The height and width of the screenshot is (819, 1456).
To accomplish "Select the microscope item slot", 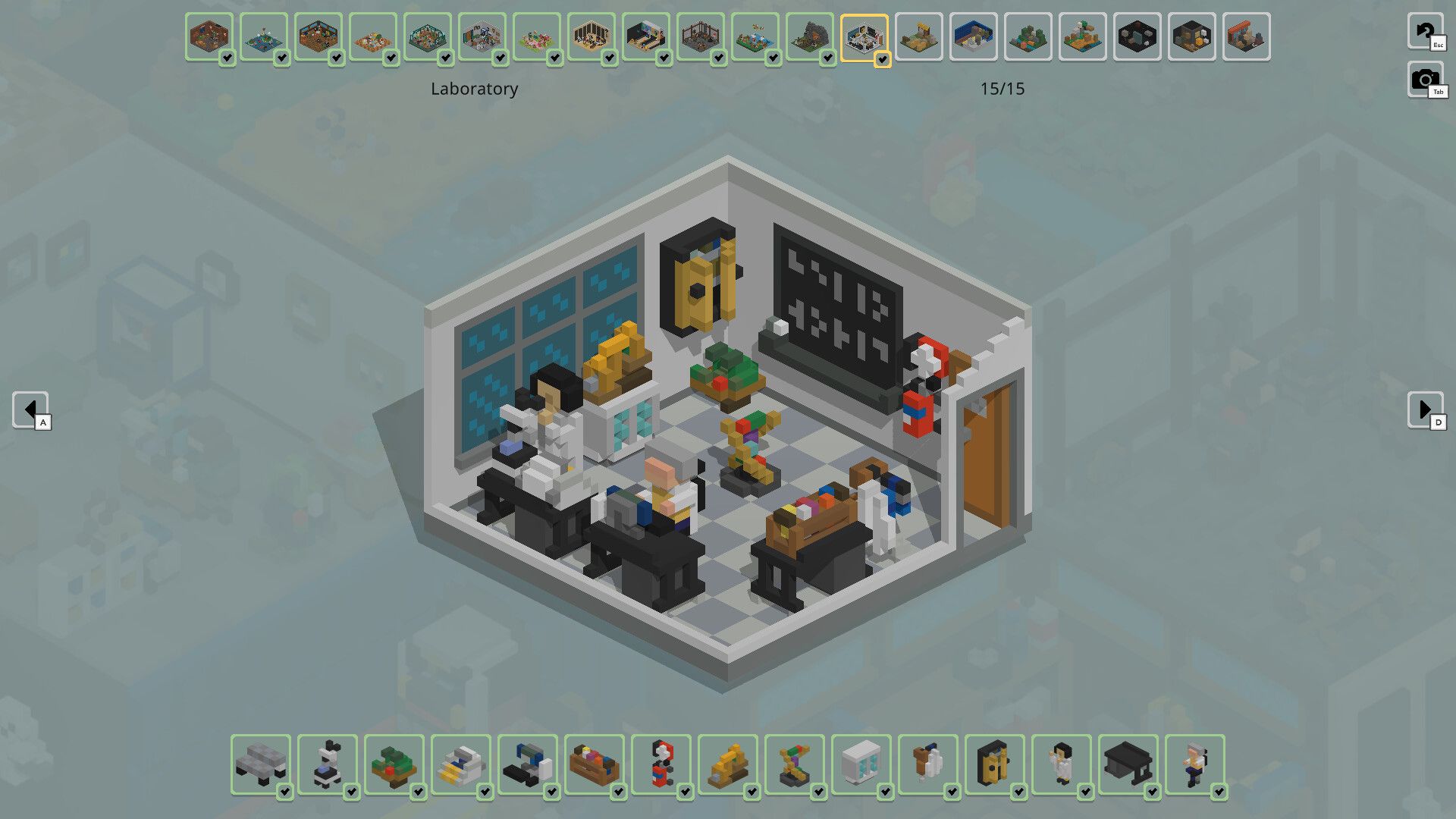I will click(x=328, y=764).
